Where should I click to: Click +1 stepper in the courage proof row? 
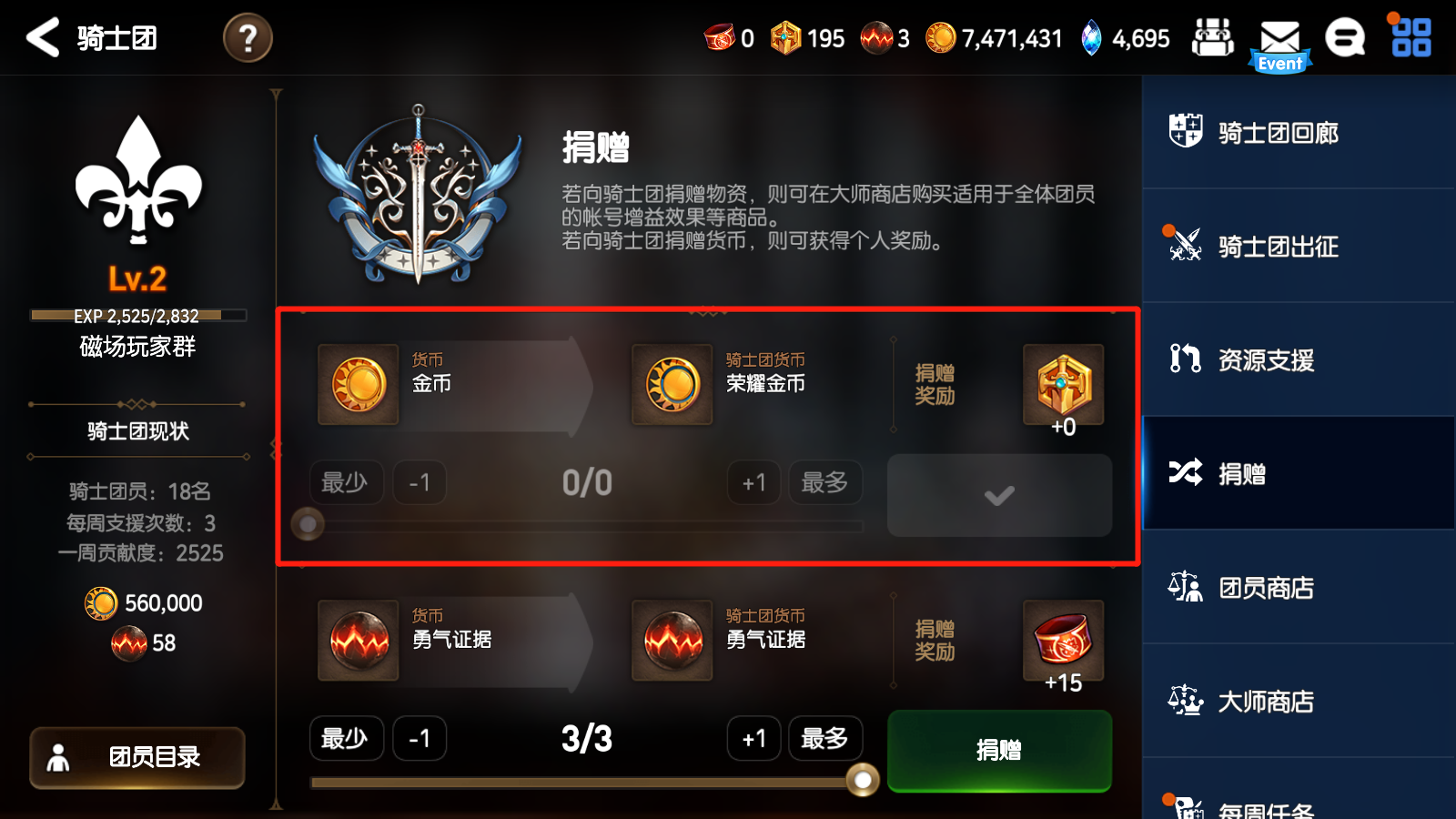pos(753,739)
